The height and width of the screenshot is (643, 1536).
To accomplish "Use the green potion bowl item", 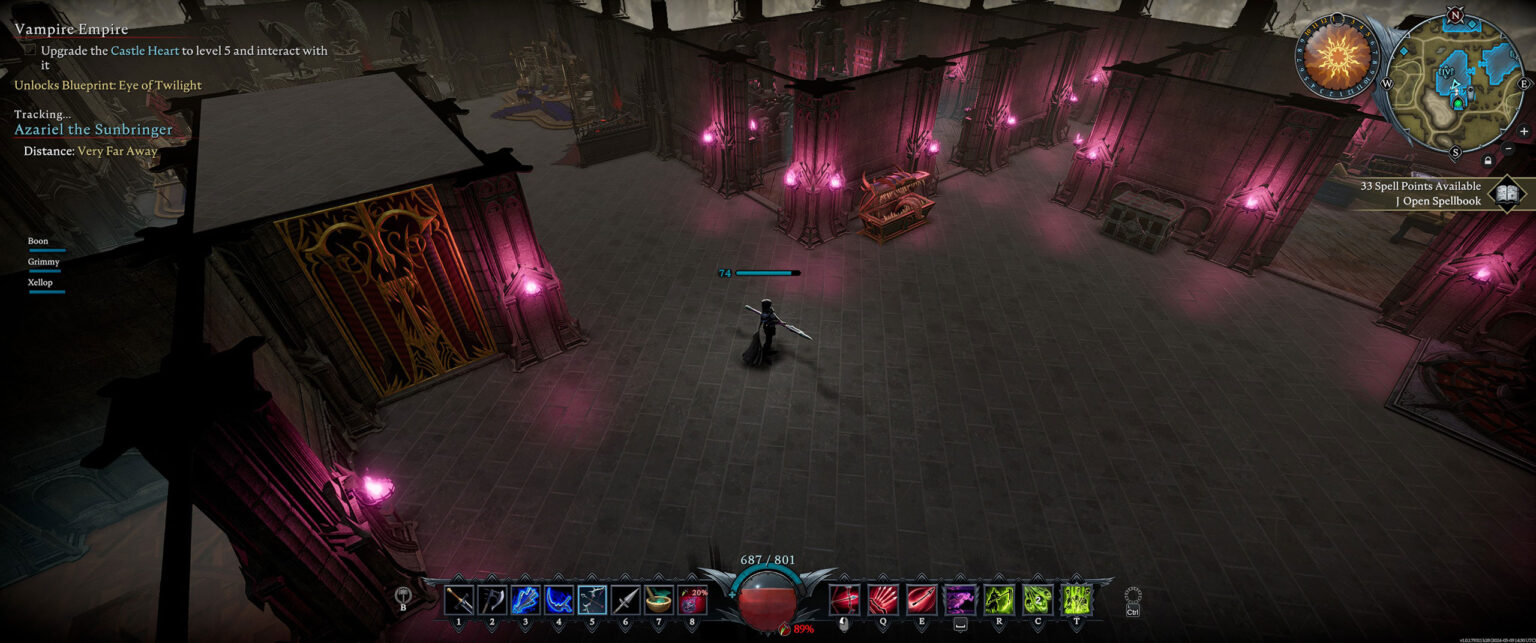I will tap(658, 600).
